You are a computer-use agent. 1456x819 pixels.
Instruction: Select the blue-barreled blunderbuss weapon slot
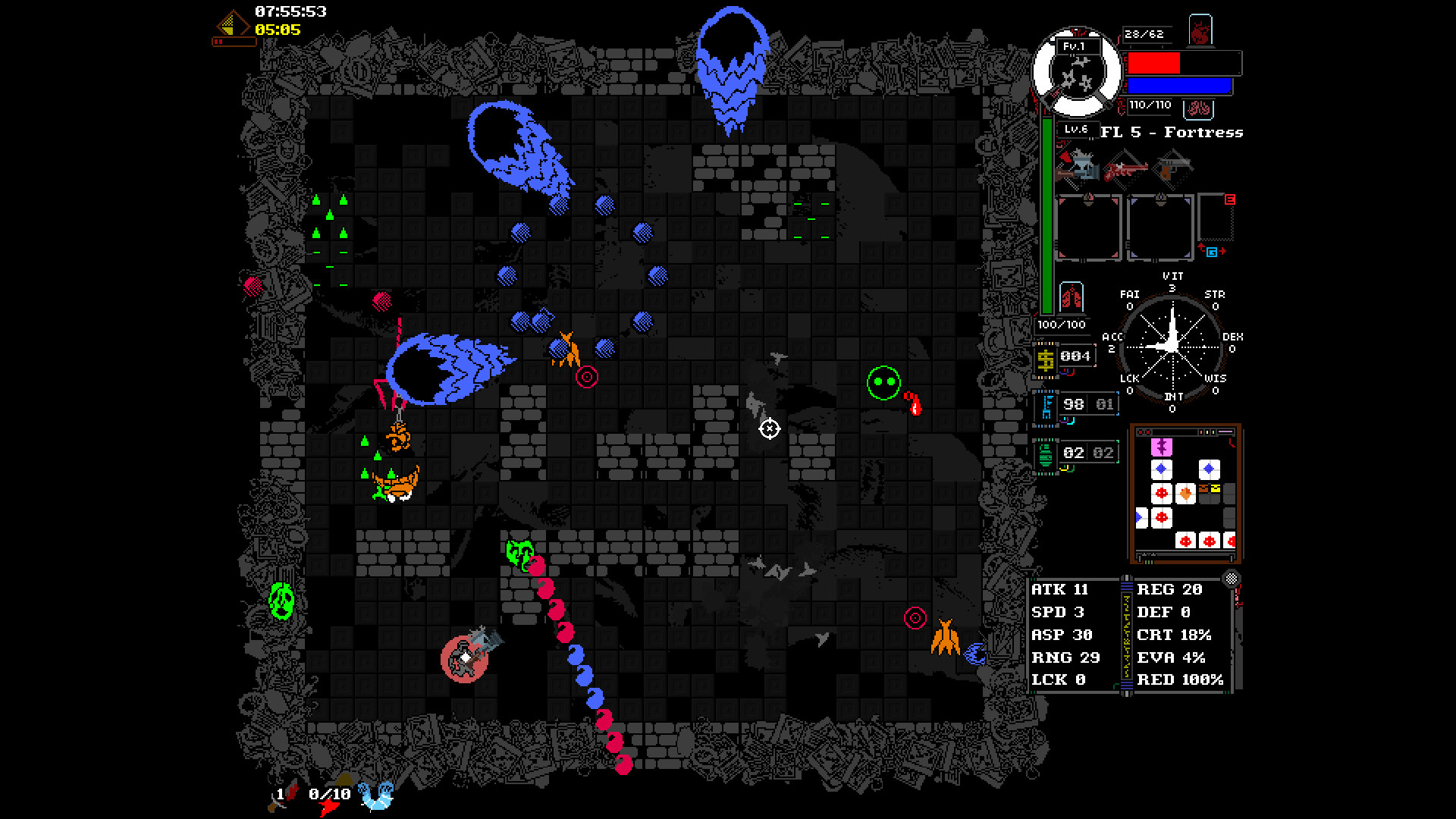[x=1078, y=166]
